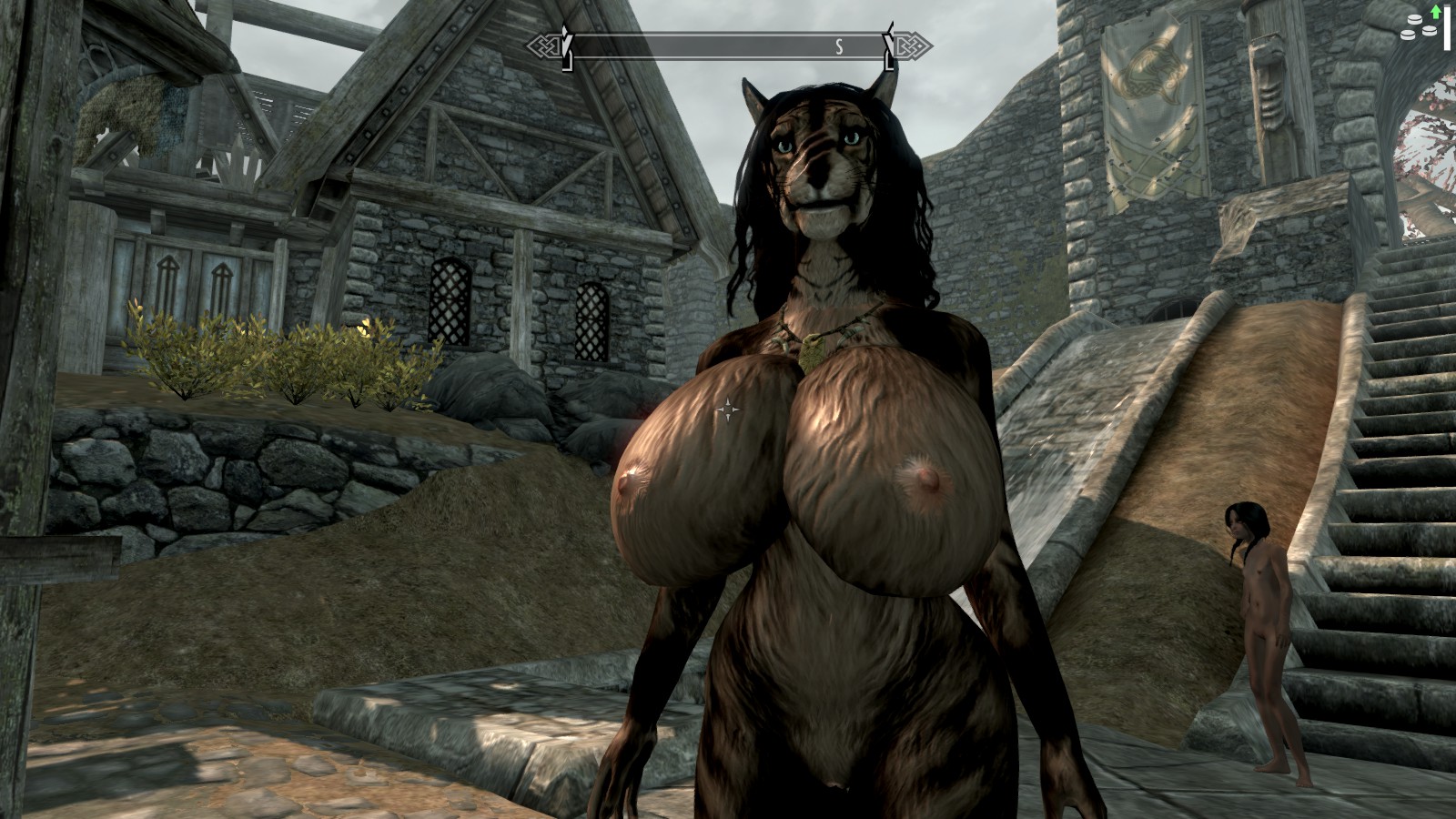Click the compass bar at the top
The height and width of the screenshot is (819, 1456).
[x=728, y=47]
